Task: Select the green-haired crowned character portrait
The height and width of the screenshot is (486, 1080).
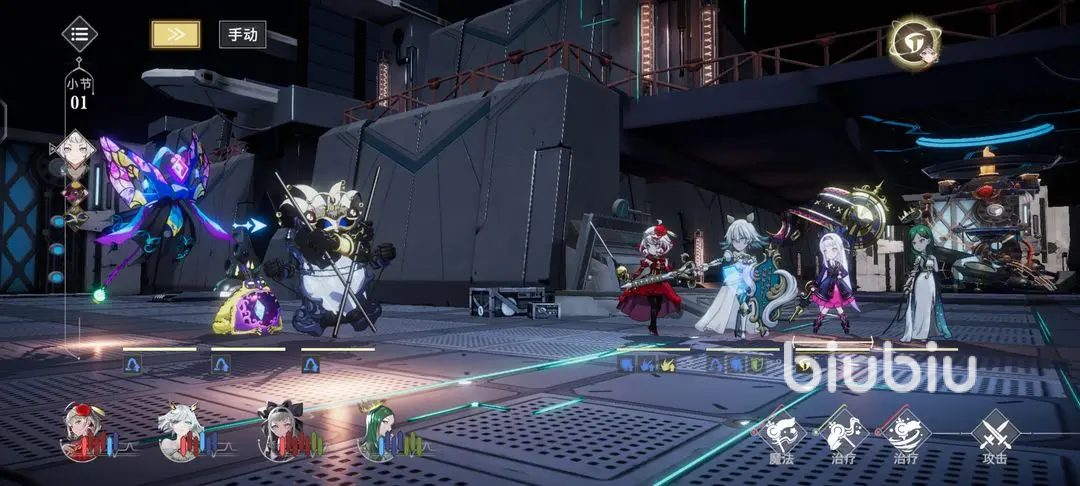Action: [377, 428]
